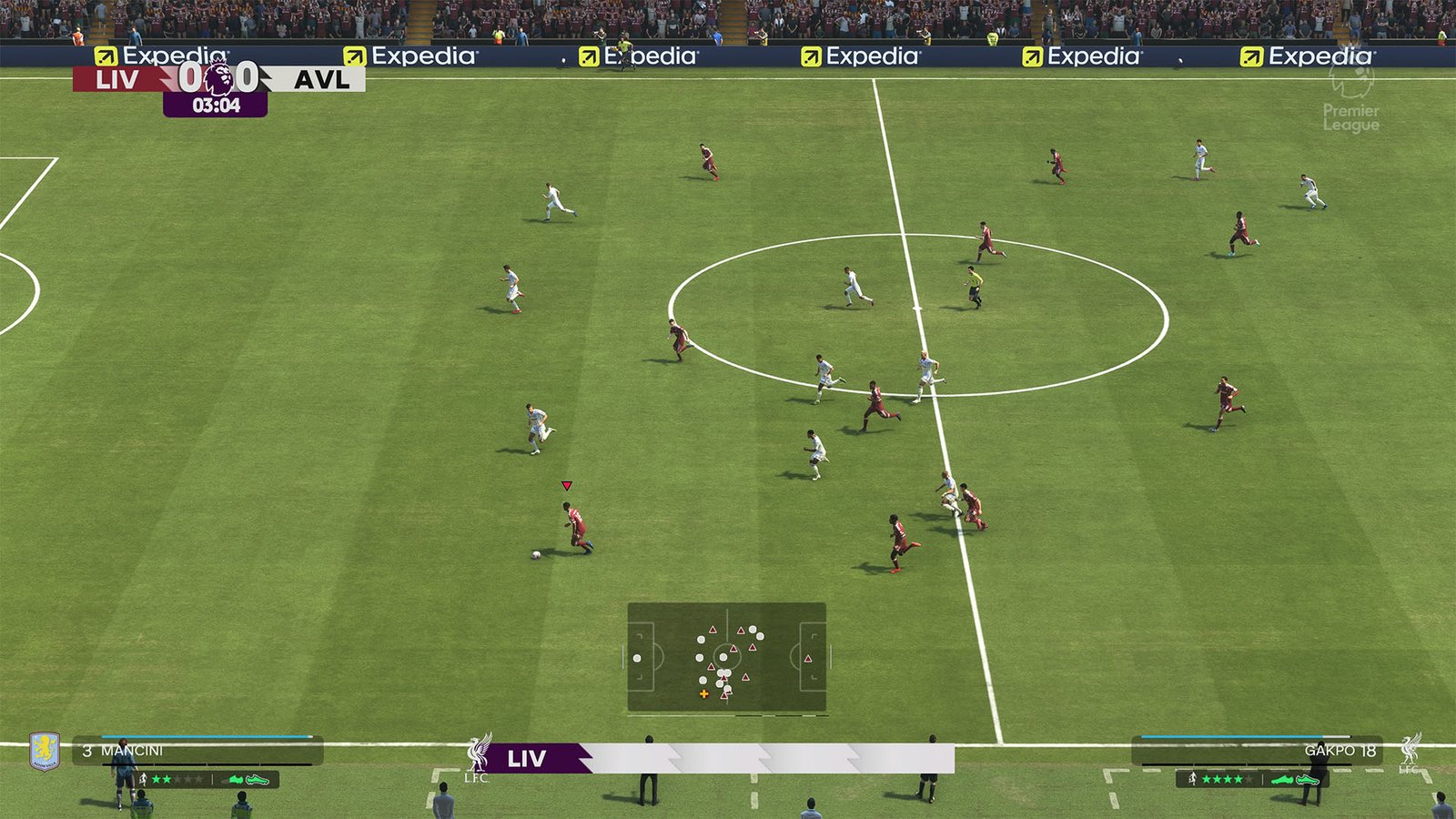Click the Aston Villa club crest

pos(44,751)
